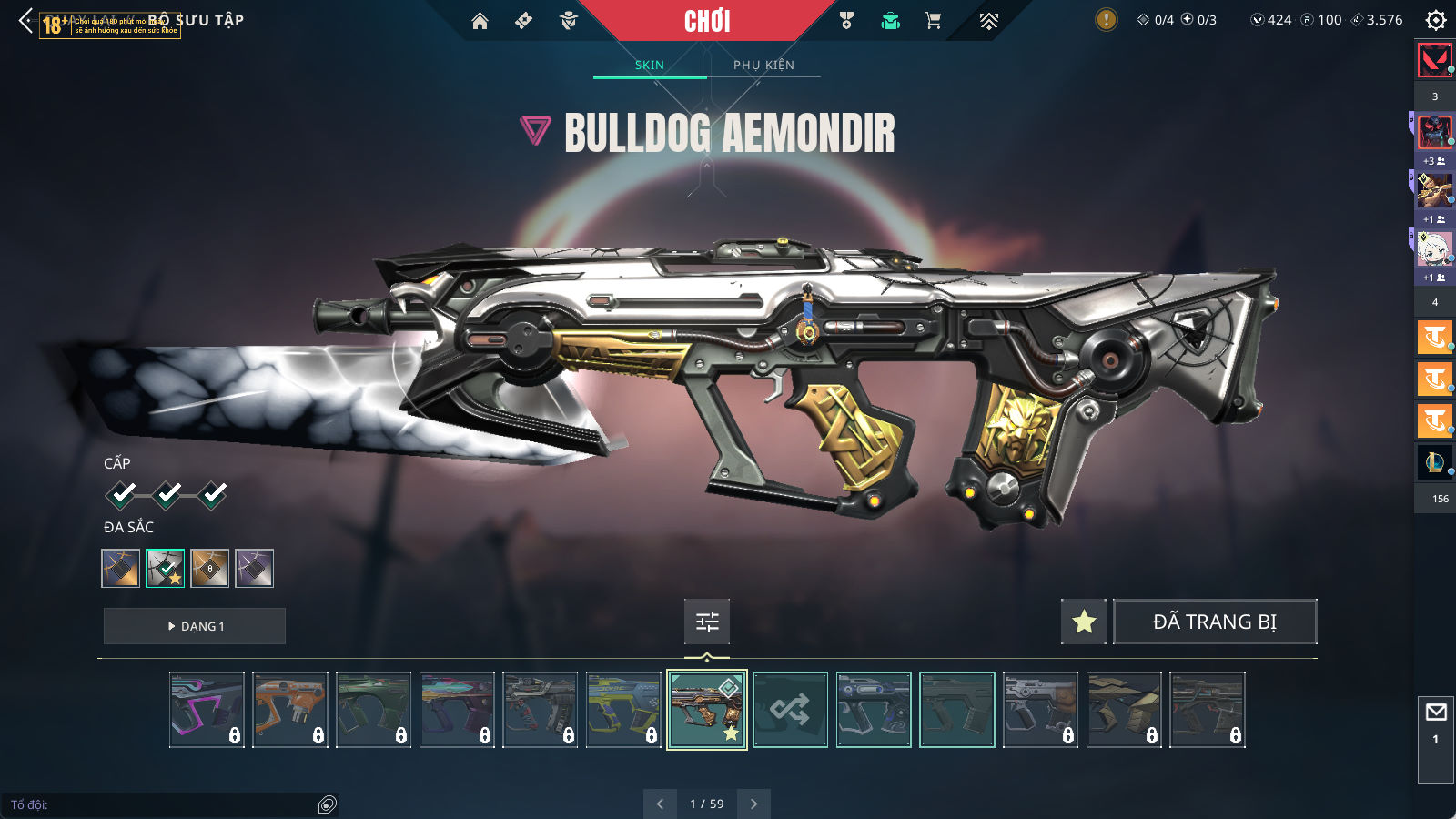
Task: Choose the first locked pink Bulldog skin
Action: click(207, 710)
